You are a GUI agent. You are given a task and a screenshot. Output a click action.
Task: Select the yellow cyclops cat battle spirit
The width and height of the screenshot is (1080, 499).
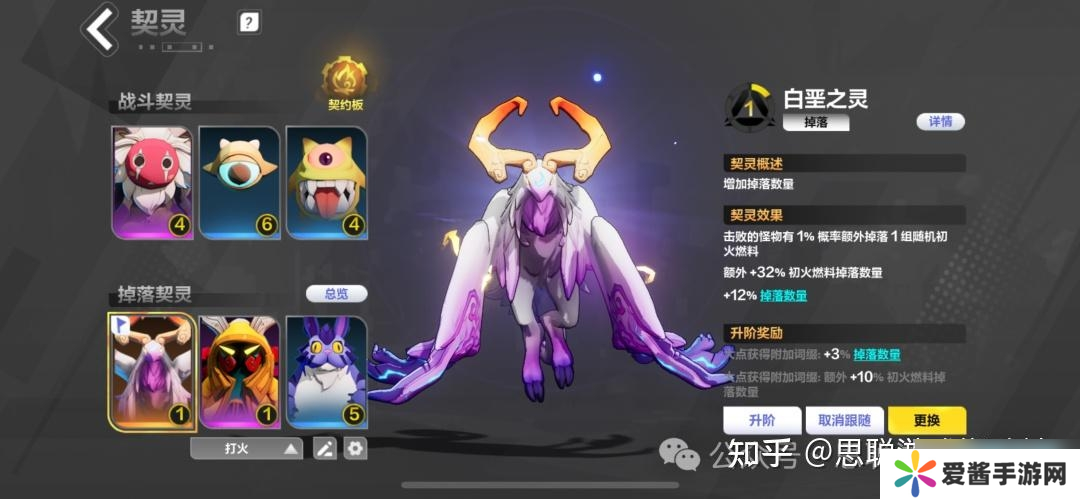[x=325, y=182]
